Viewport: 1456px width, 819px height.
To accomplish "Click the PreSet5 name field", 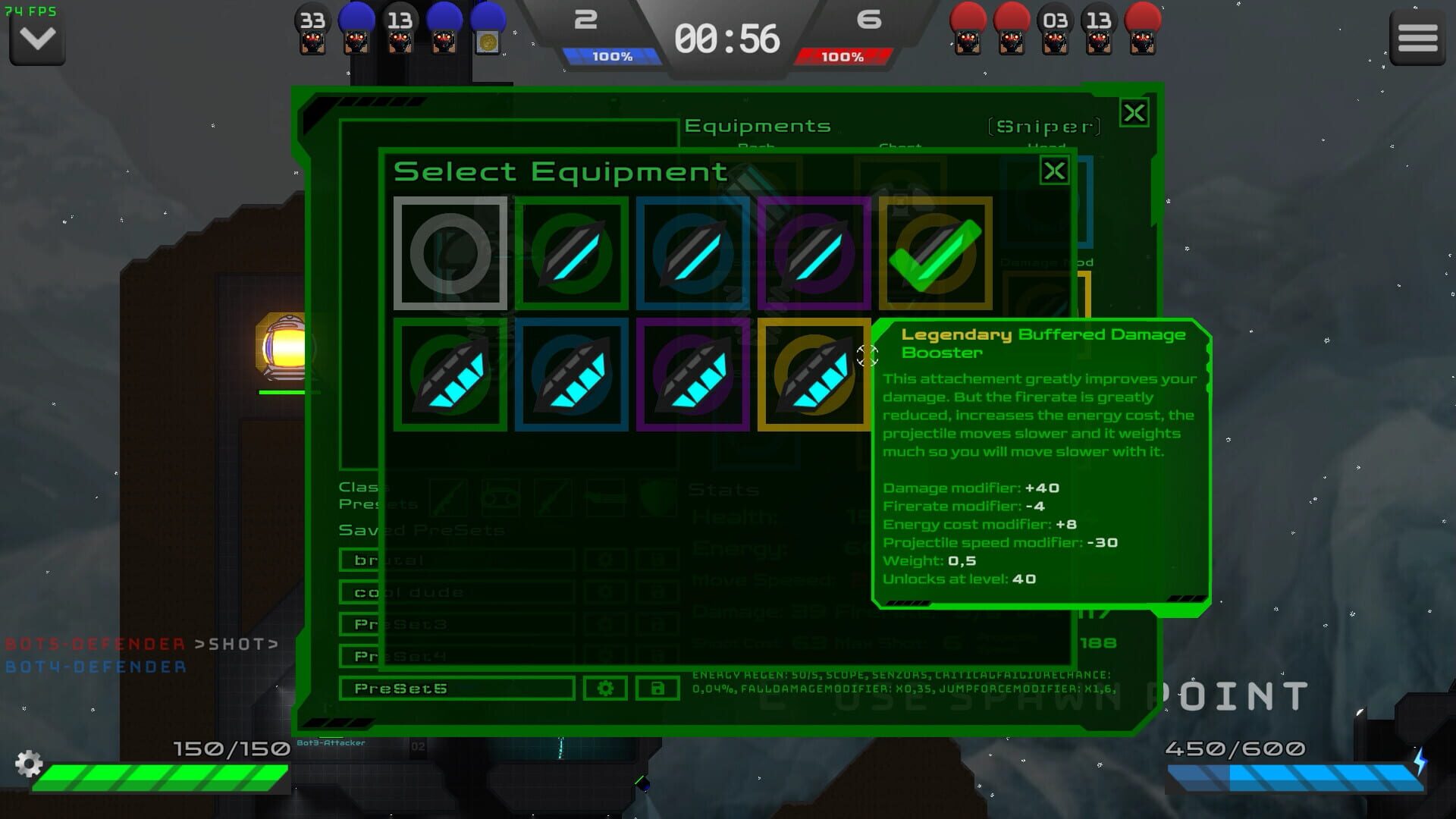I will 455,689.
